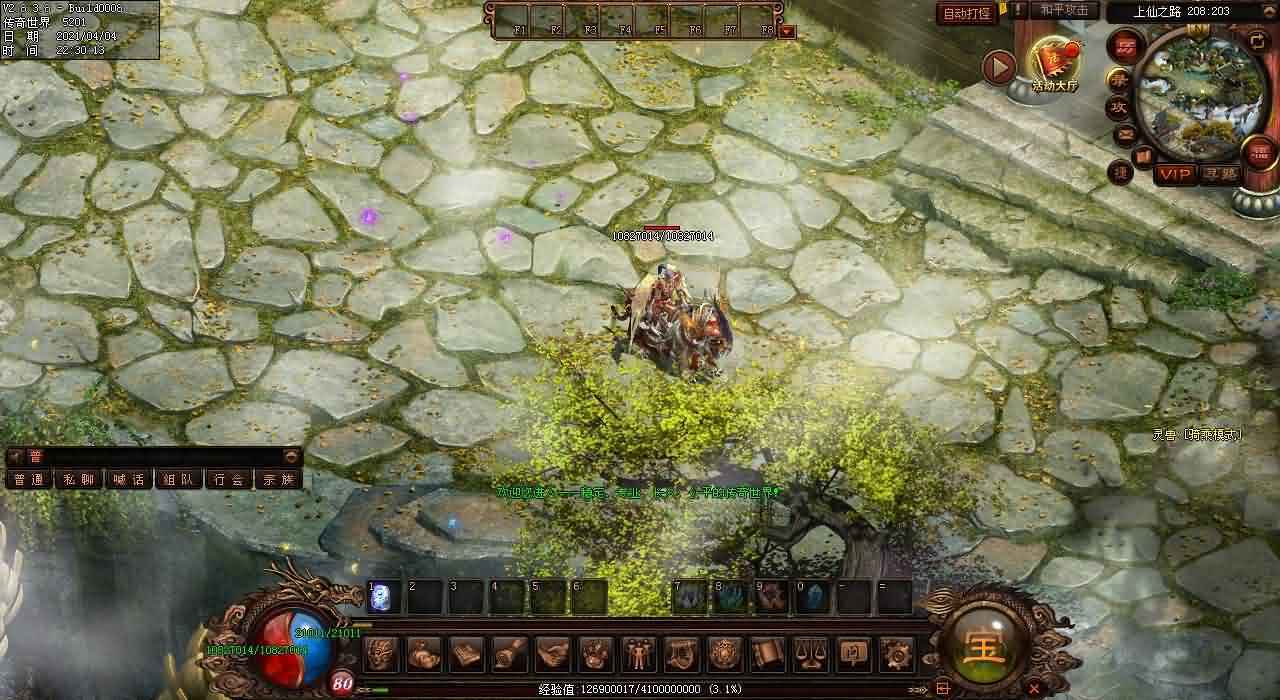
Task: Select the 喊话 shout channel
Action: [x=128, y=479]
